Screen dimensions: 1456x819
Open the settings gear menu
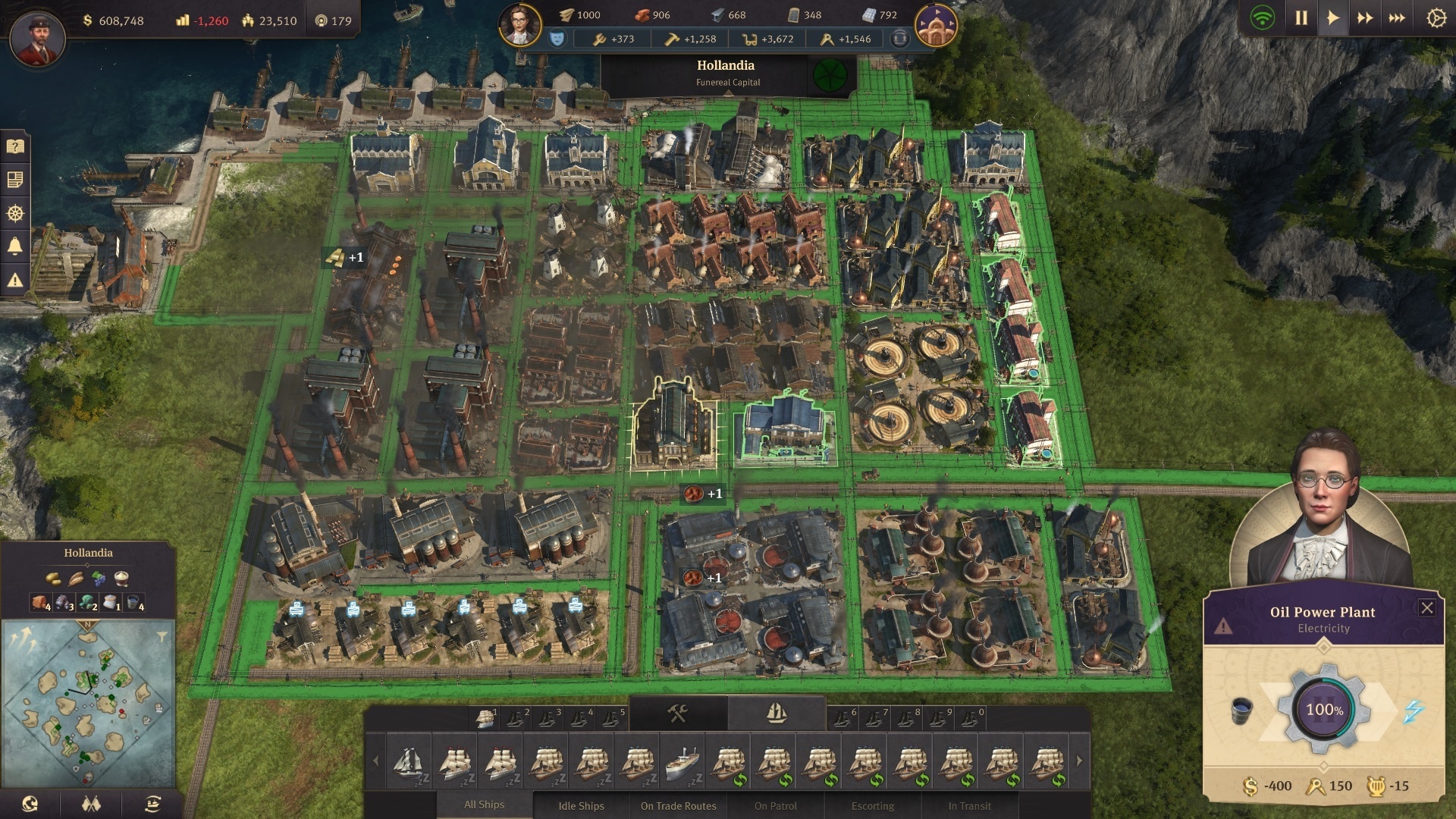[1436, 18]
